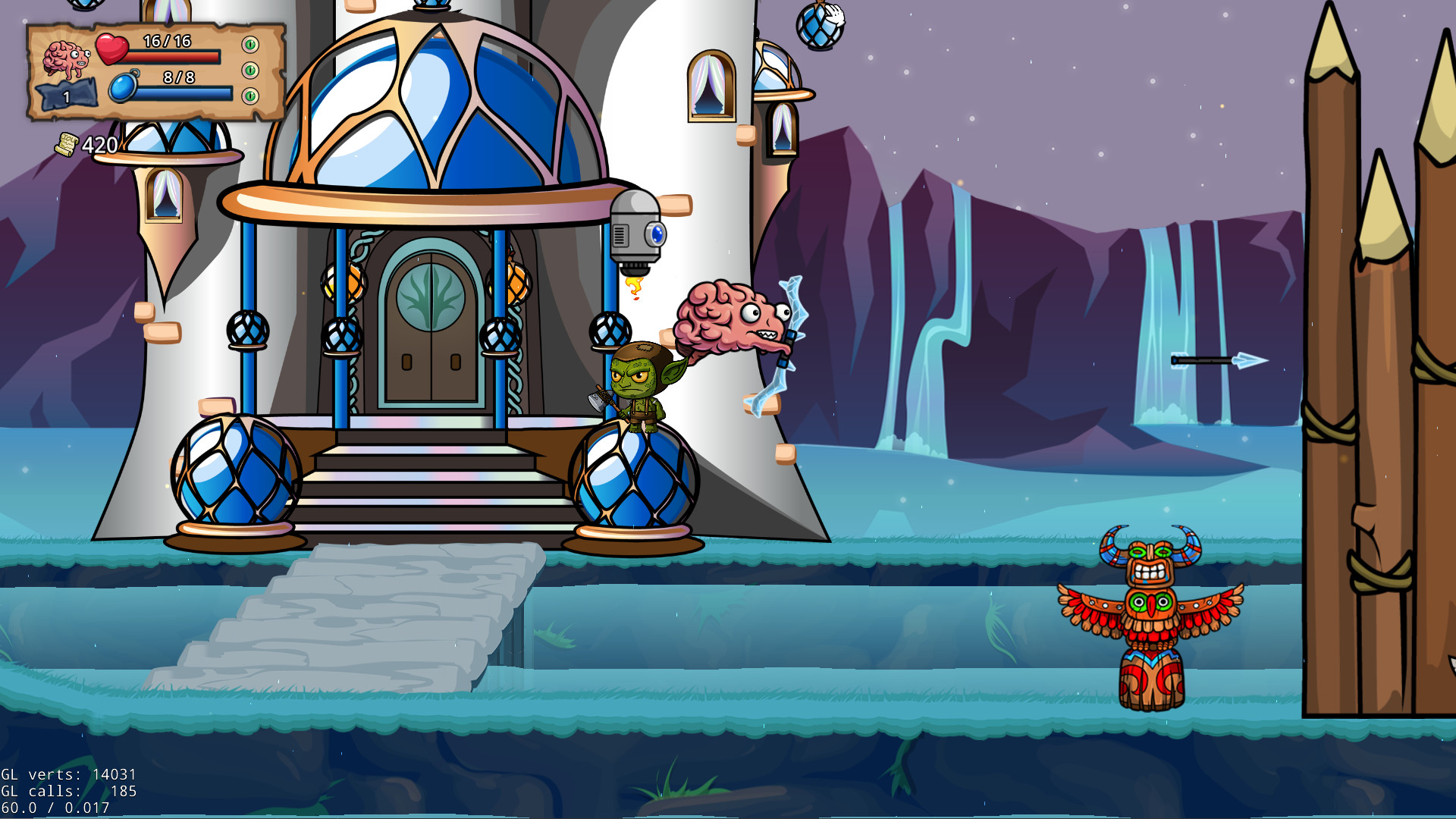Toggle the middle green eye upgrade button

coord(249,71)
